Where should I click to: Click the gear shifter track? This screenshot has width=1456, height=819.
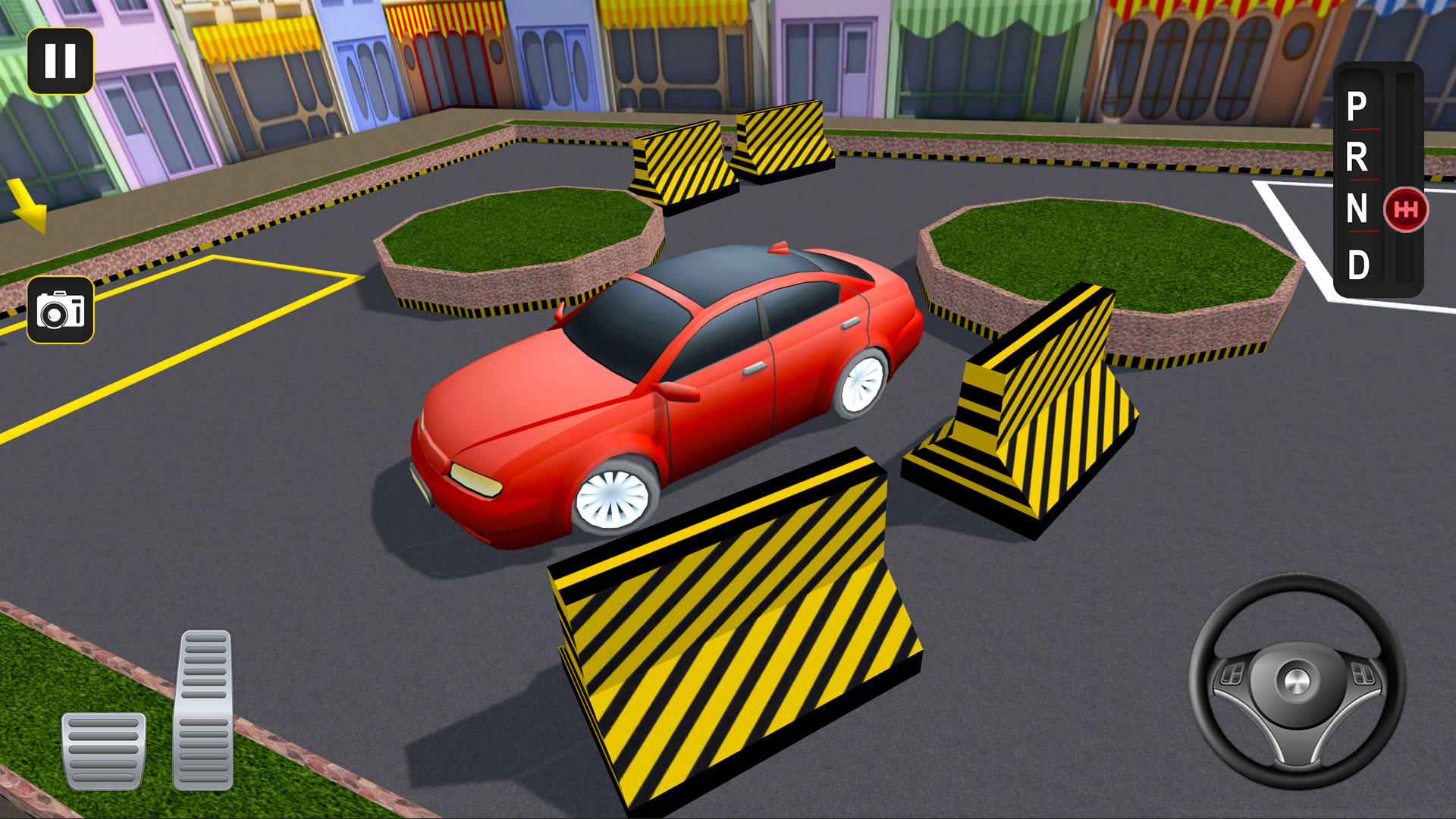[x=1404, y=129]
